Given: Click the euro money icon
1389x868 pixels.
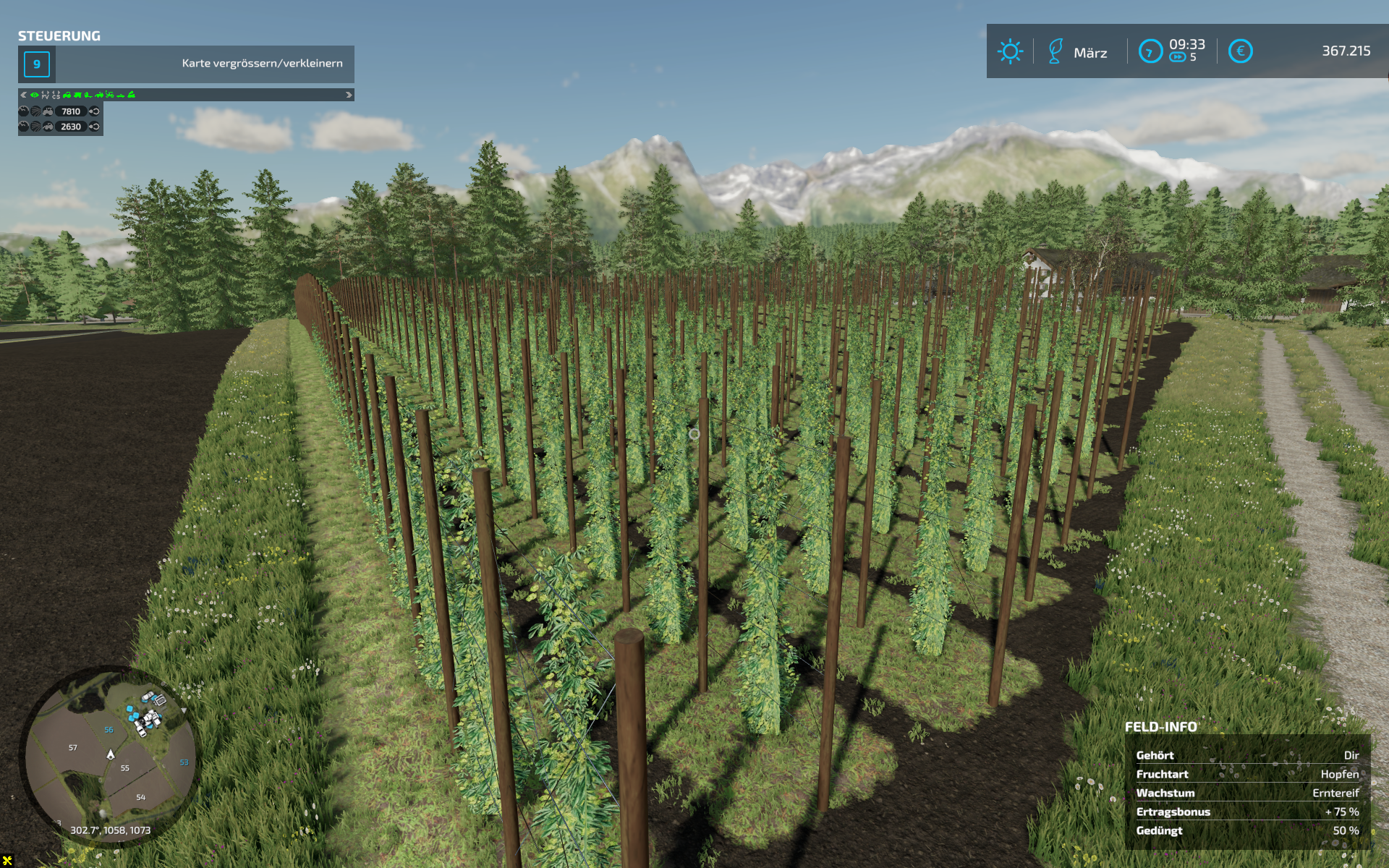Looking at the screenshot, I should [1240, 51].
